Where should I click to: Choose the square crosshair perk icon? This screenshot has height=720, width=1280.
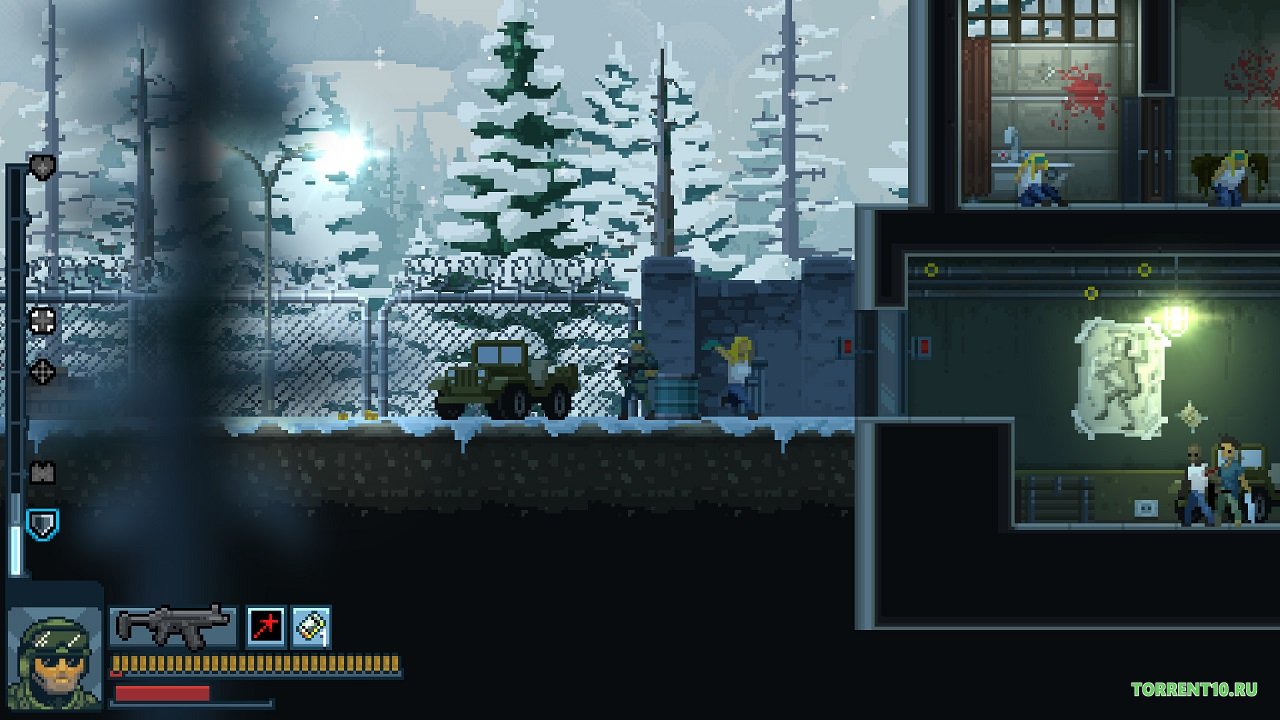click(x=42, y=321)
